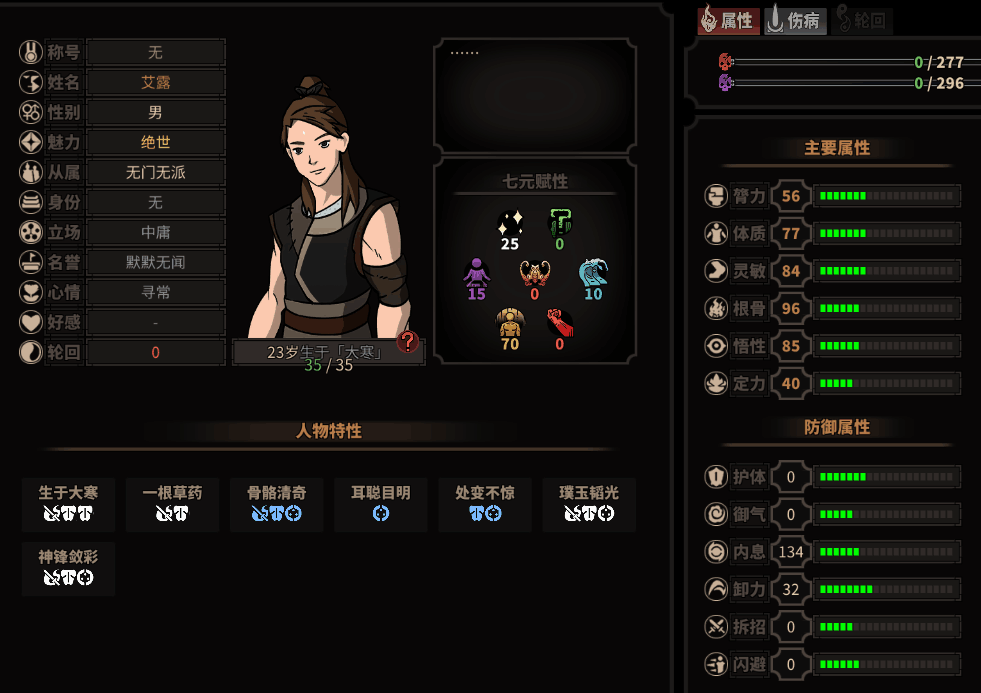Select the 轮回 tab
Viewport: 981px width, 693px height.
pos(862,21)
